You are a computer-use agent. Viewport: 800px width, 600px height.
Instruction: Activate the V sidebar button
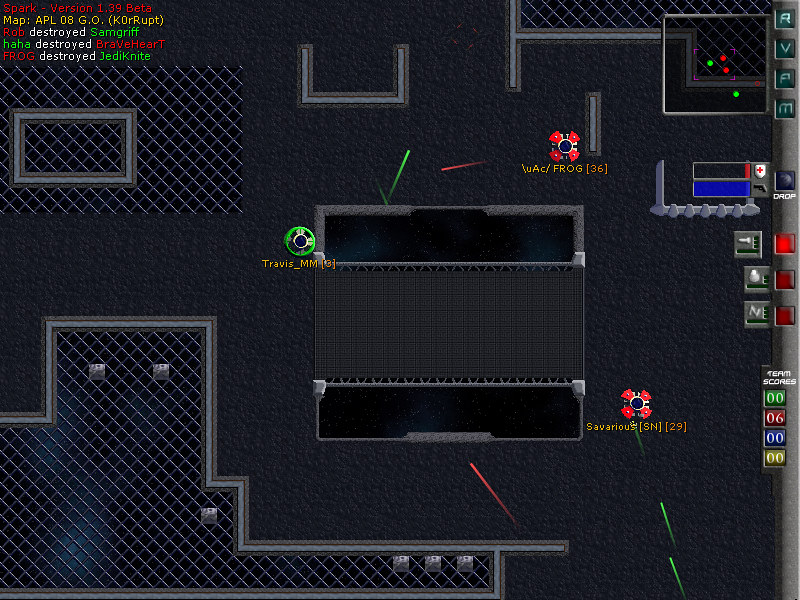(786, 49)
